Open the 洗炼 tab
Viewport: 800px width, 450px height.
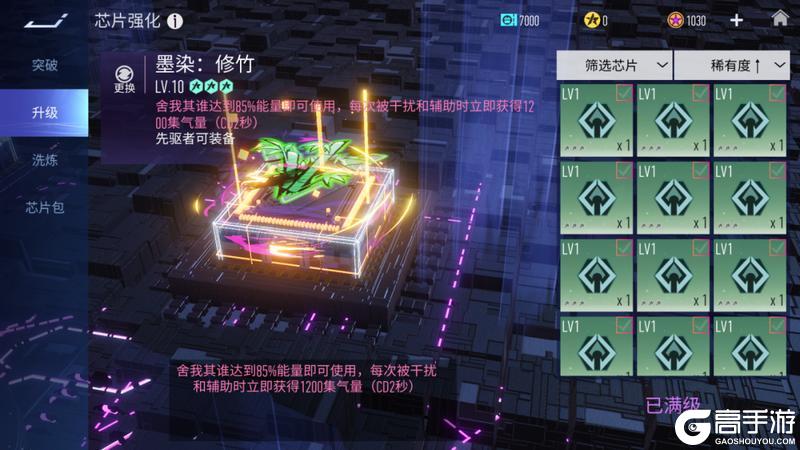pyautogui.click(x=44, y=160)
